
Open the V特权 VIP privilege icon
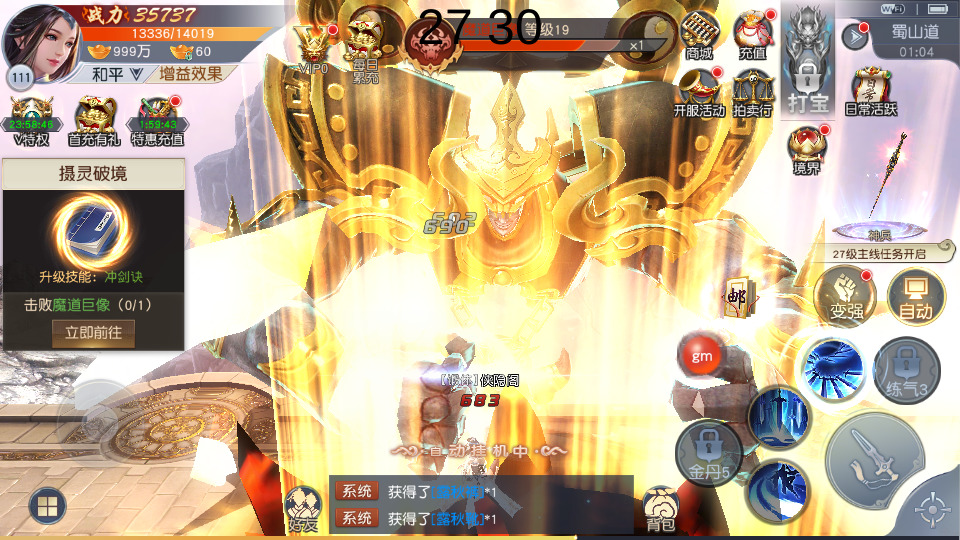coord(31,121)
